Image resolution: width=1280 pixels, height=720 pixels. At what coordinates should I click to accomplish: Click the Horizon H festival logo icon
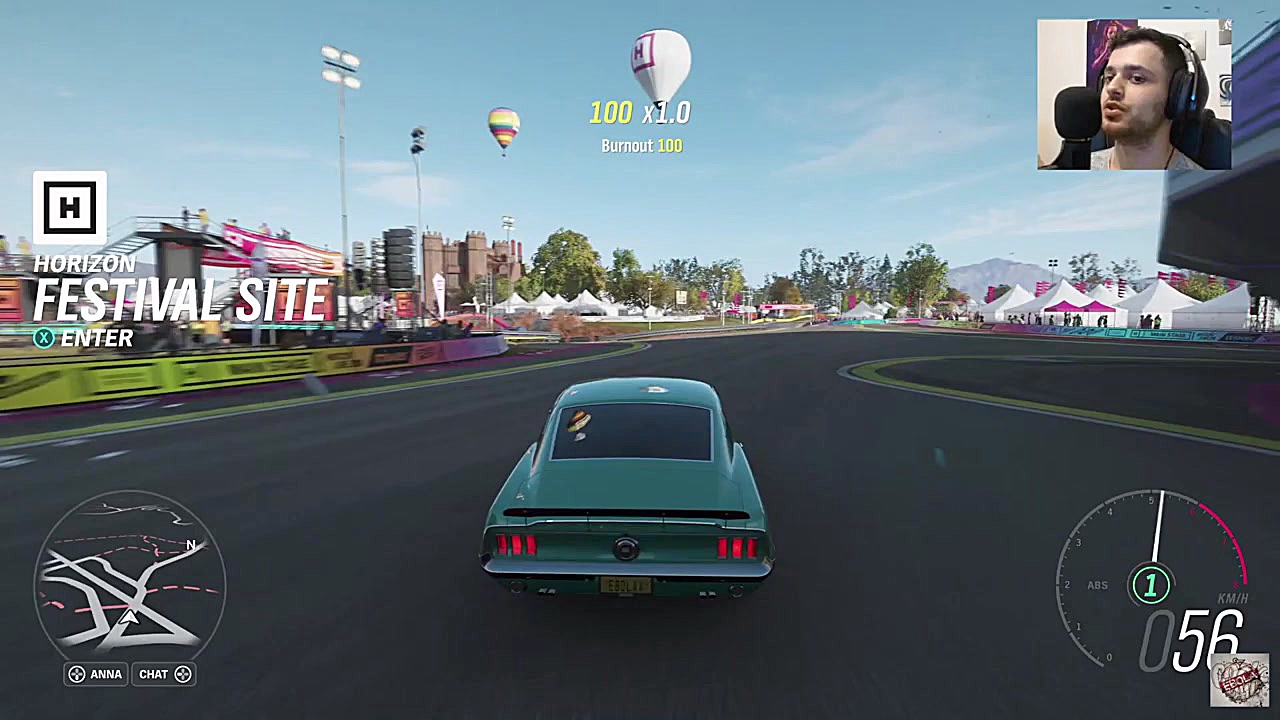(70, 207)
